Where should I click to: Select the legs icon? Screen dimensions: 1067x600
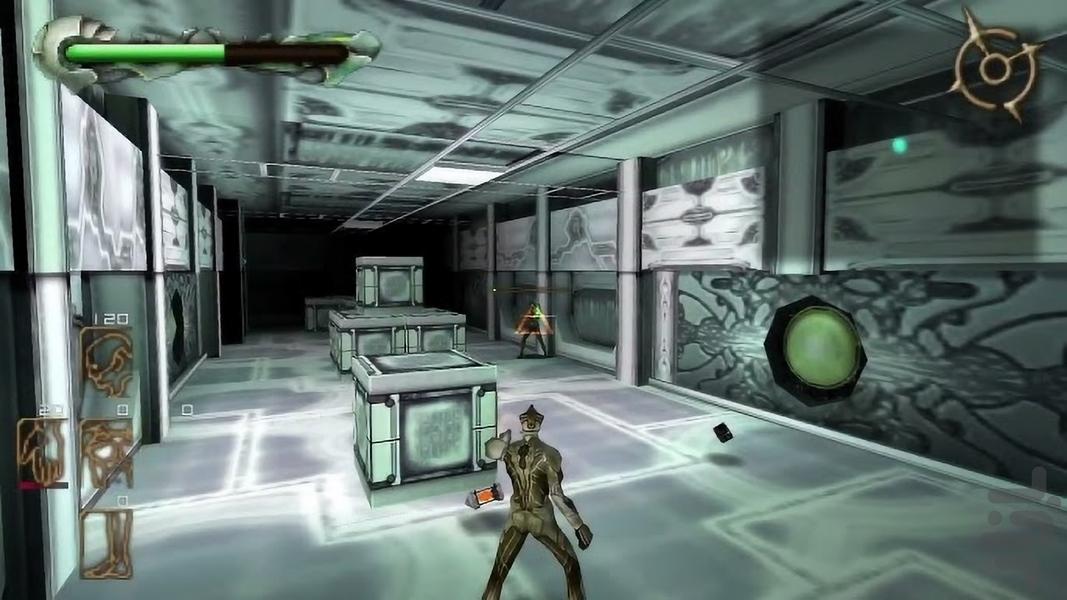(106, 541)
